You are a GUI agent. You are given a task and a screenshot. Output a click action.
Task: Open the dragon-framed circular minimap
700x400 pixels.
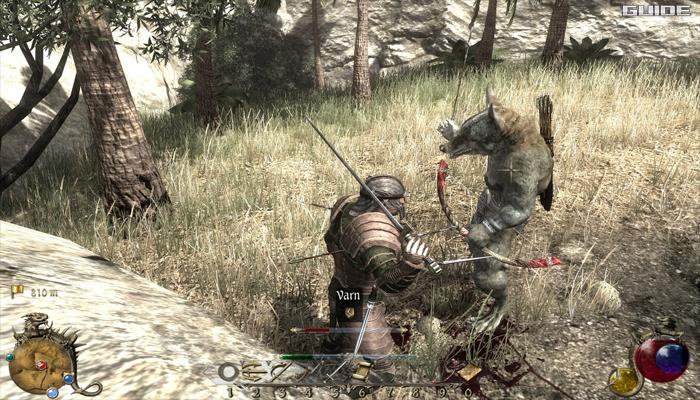[x=41, y=363]
